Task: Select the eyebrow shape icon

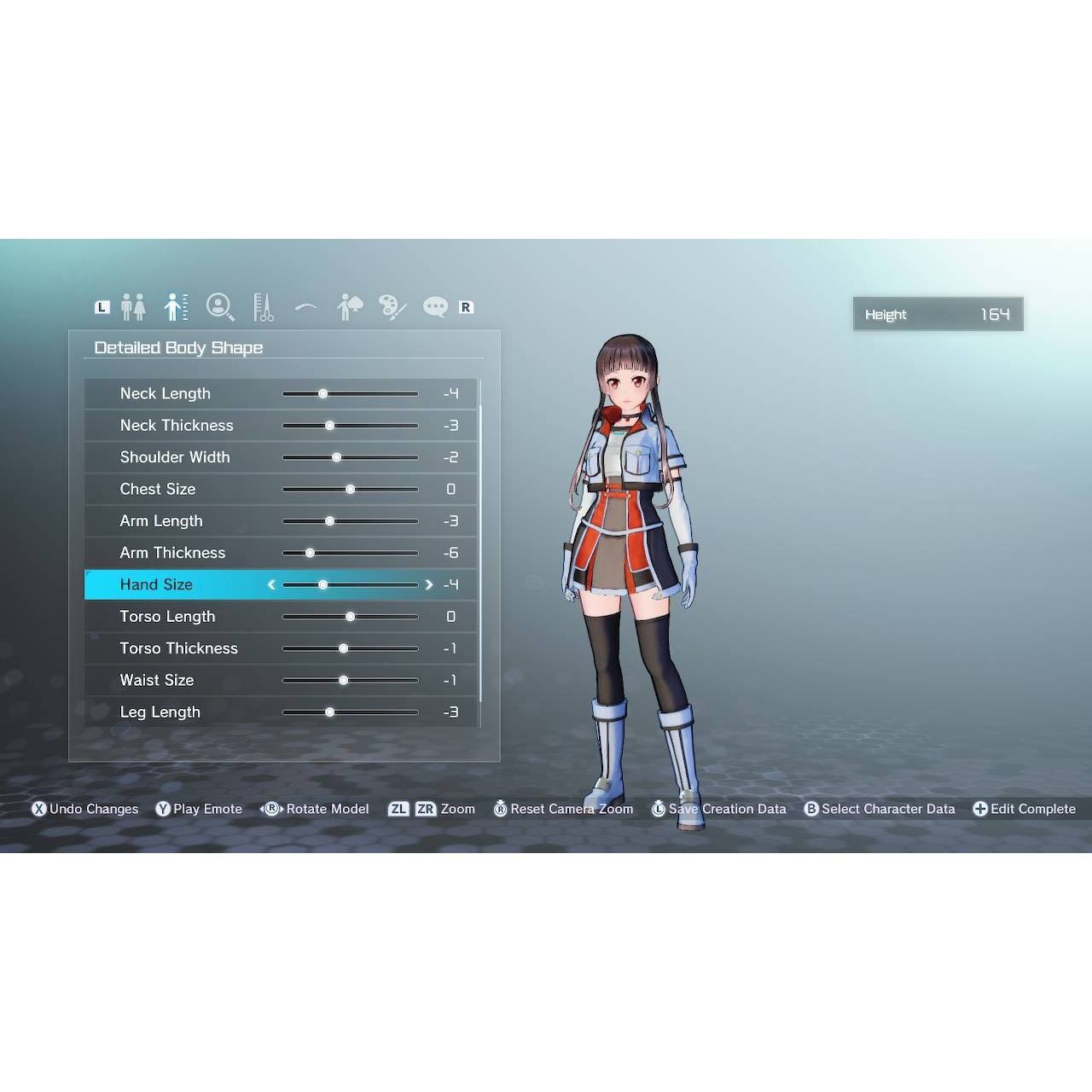Action: coord(305,307)
